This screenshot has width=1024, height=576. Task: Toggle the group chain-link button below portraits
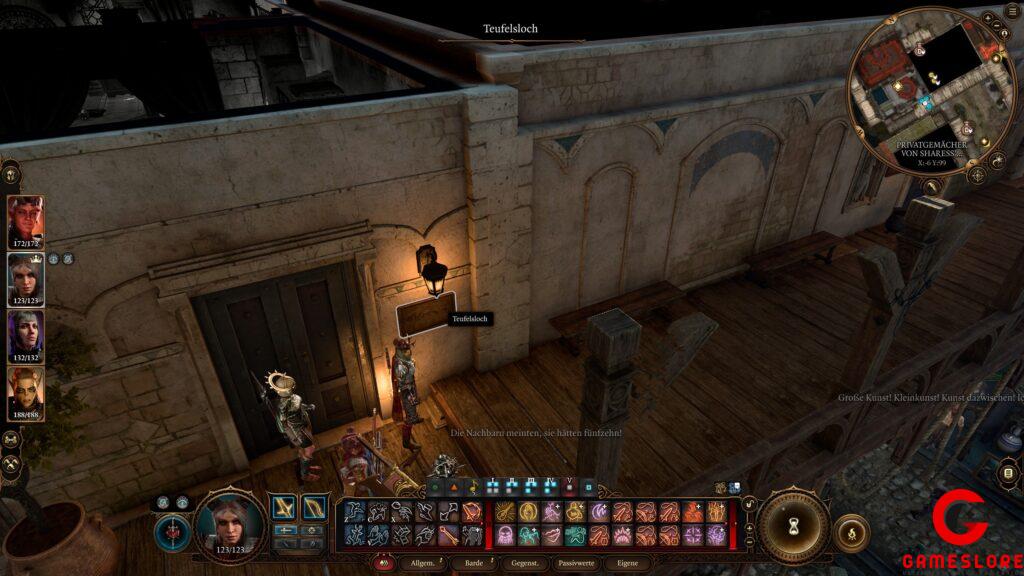(x=12, y=438)
